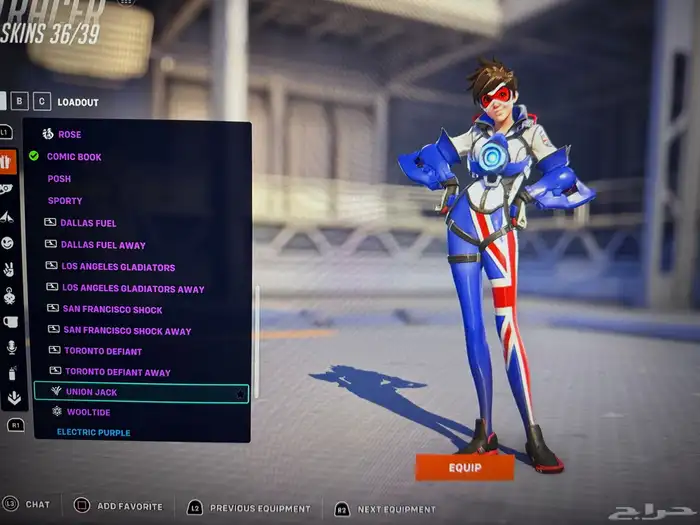
Task: Open the microphone voice lines category
Action: click(11, 347)
